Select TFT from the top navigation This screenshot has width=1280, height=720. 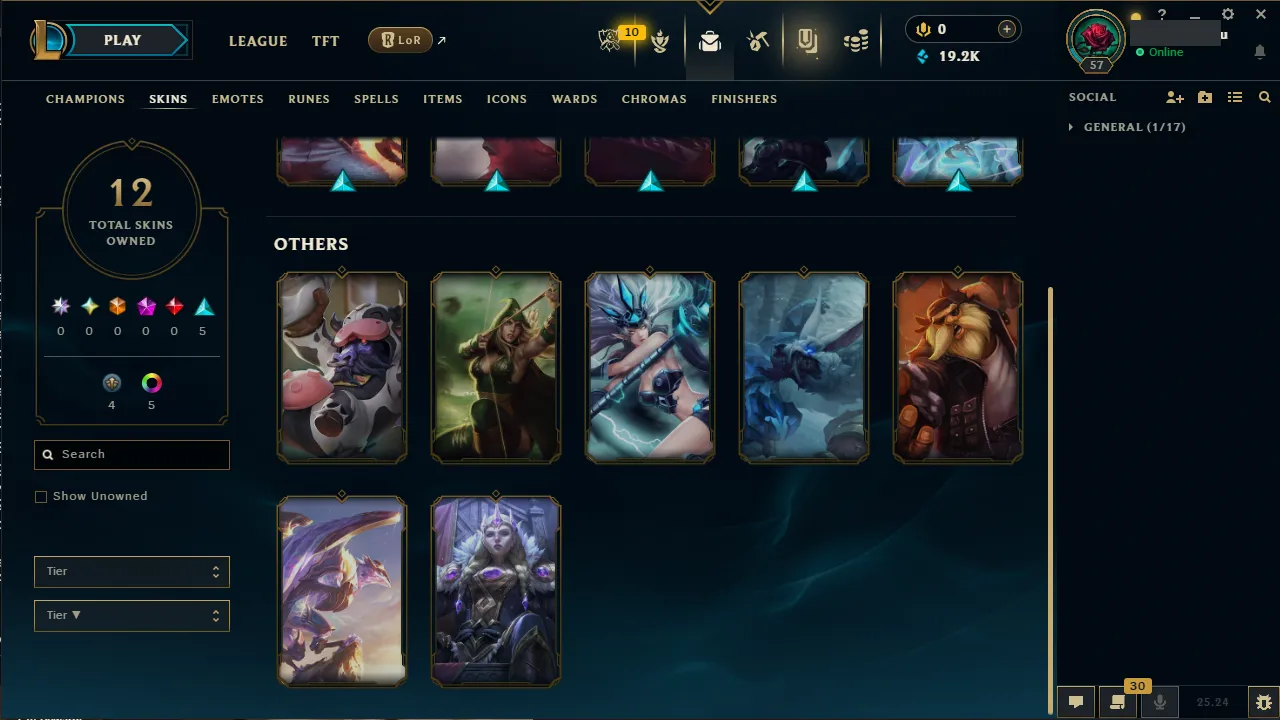tap(325, 41)
